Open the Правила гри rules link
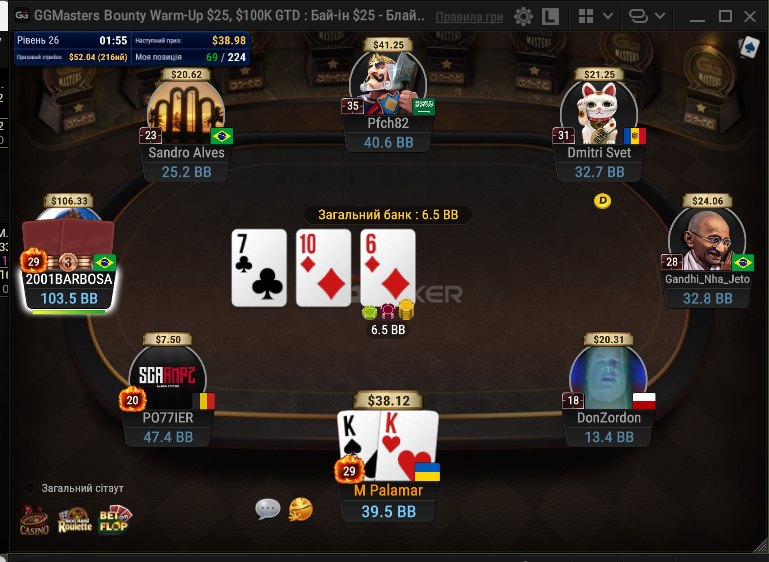The height and width of the screenshot is (562, 769). pyautogui.click(x=469, y=17)
